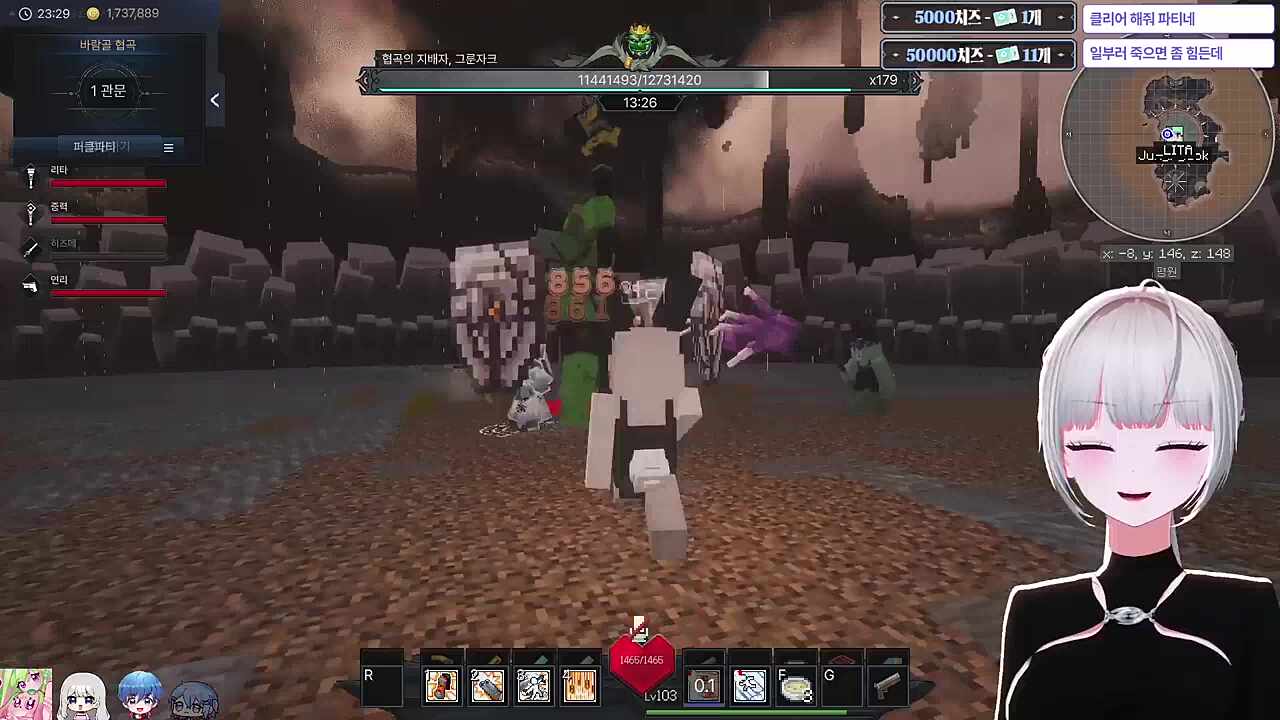Open the party list hamburger menu
Viewport: 1280px width, 720px height.
point(168,148)
